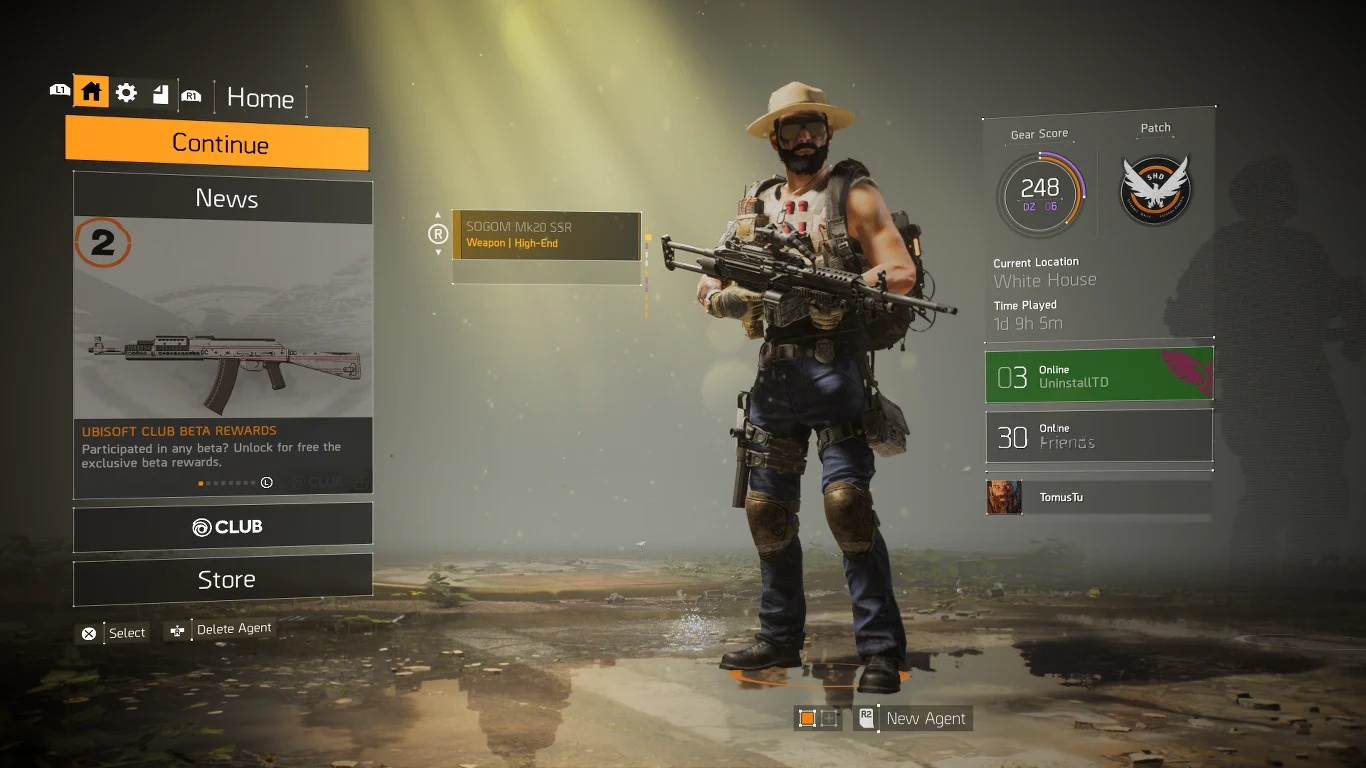Click the first carousel dot under the news
The image size is (1366, 768).
click(x=200, y=483)
